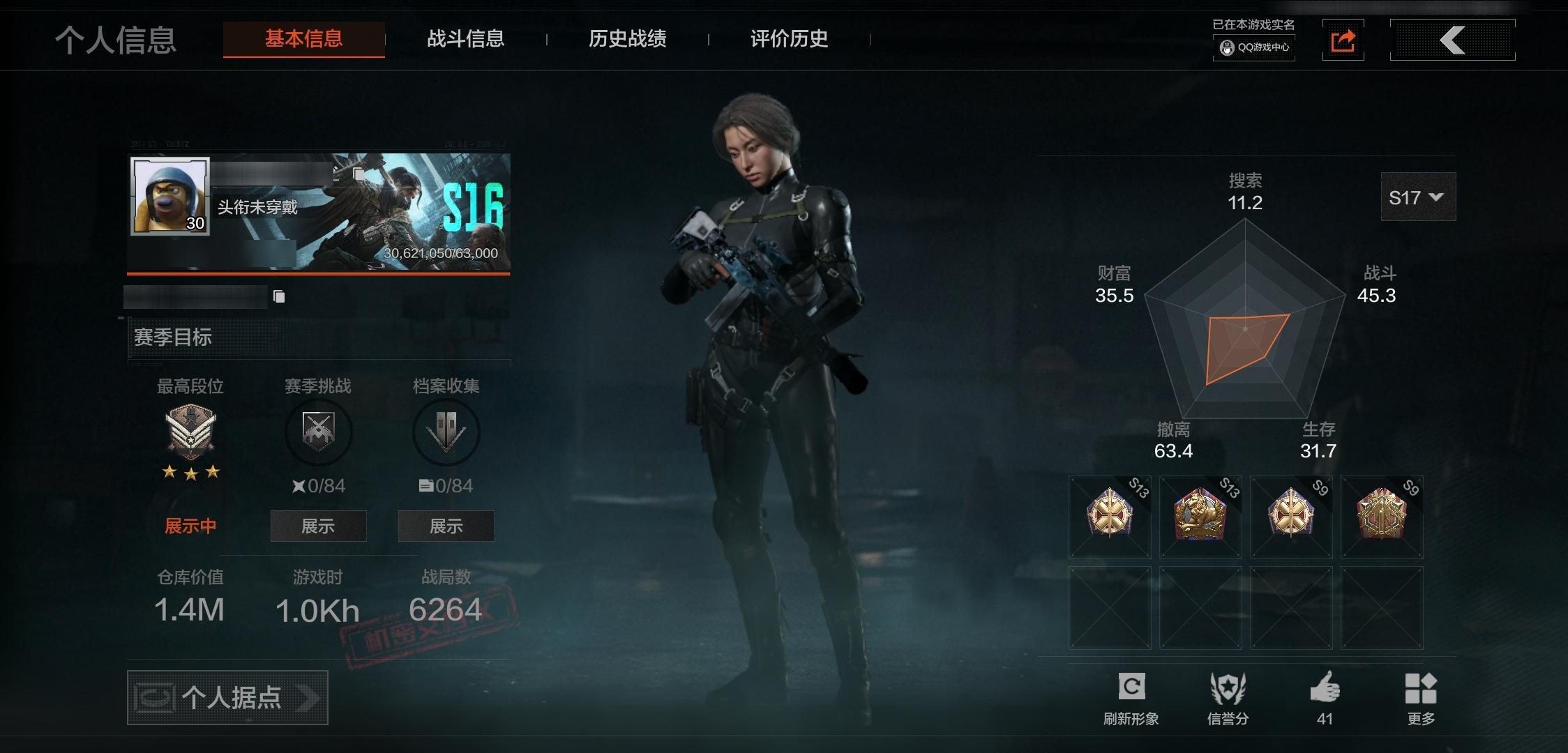The image size is (1568, 753).
Task: Copy the ID below the player banner
Action: tap(279, 297)
